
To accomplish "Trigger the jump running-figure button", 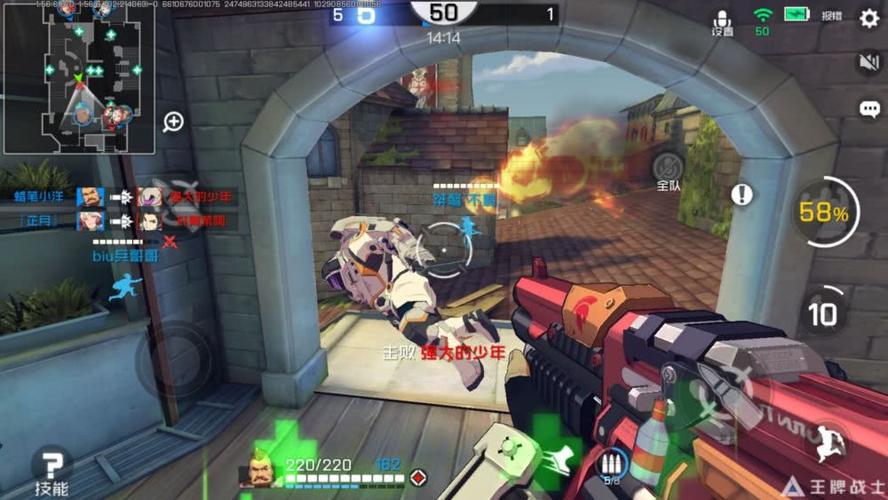I will 826,441.
